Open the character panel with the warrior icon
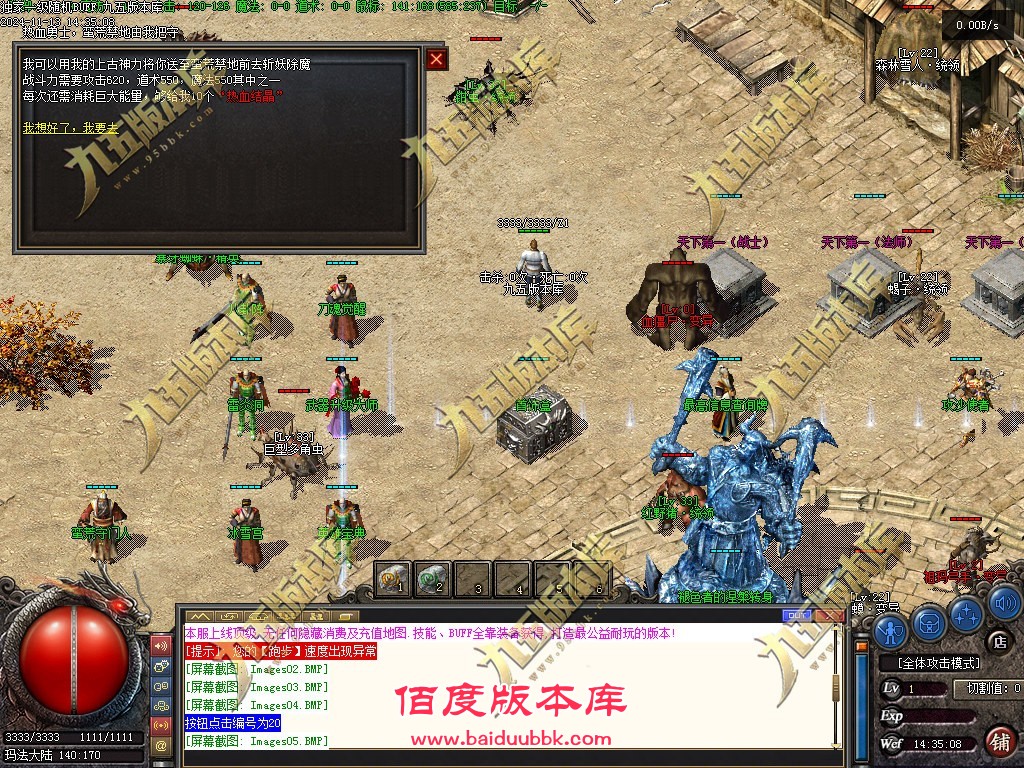 (x=890, y=630)
